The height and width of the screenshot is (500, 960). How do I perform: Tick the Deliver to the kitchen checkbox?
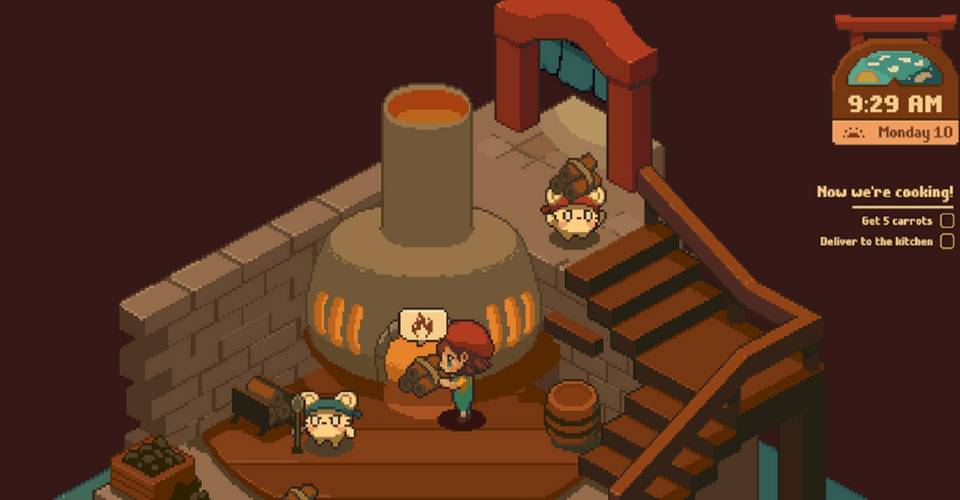(946, 241)
